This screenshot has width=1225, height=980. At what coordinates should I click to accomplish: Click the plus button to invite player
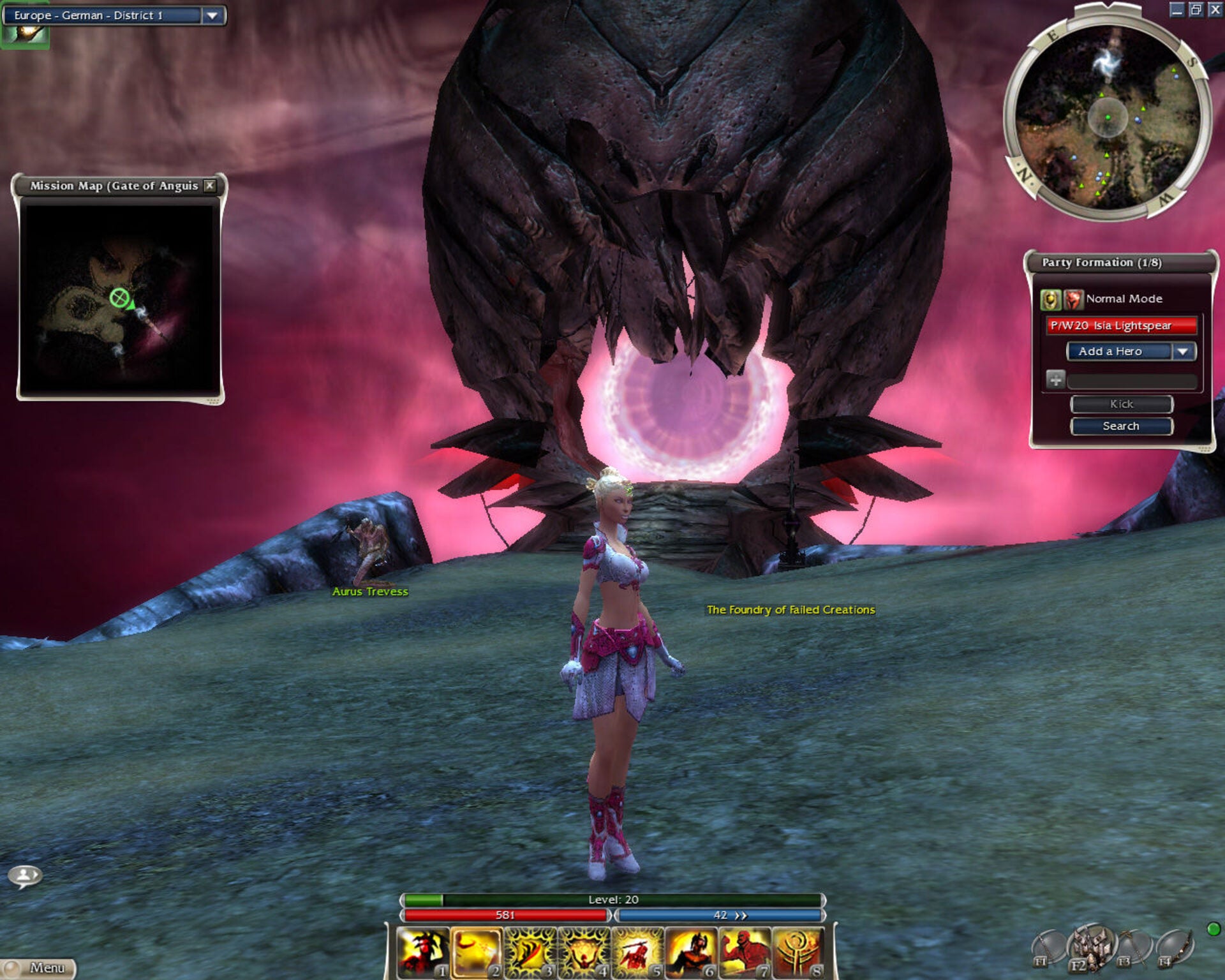1055,380
